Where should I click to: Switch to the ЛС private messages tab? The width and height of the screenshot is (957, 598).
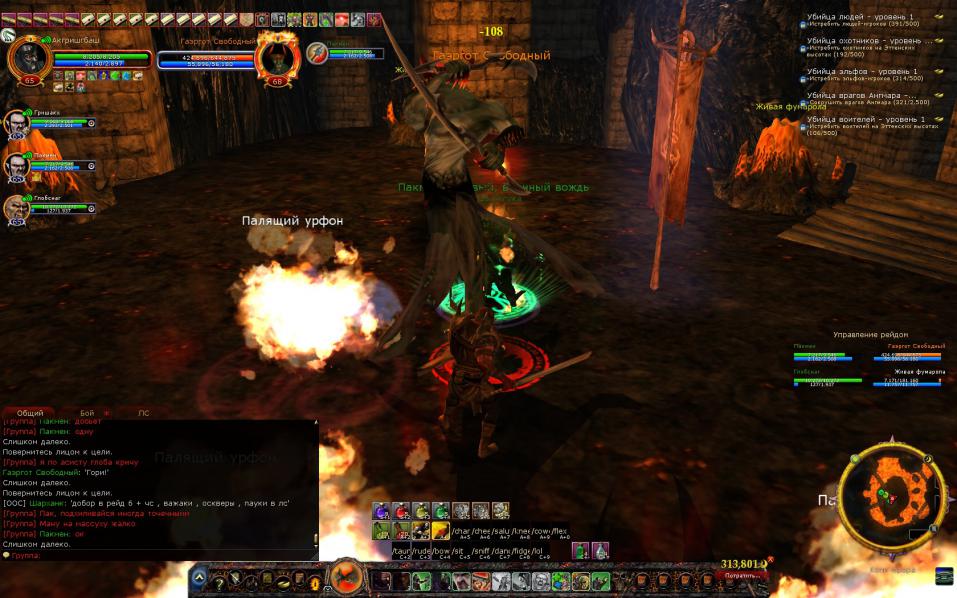coord(143,412)
